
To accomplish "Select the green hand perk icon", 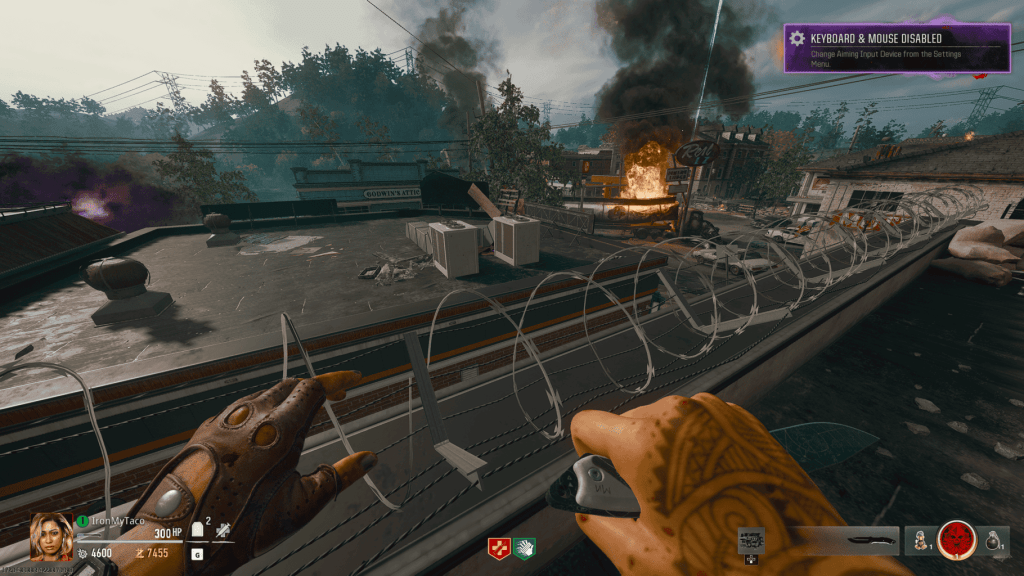I will click(x=525, y=548).
